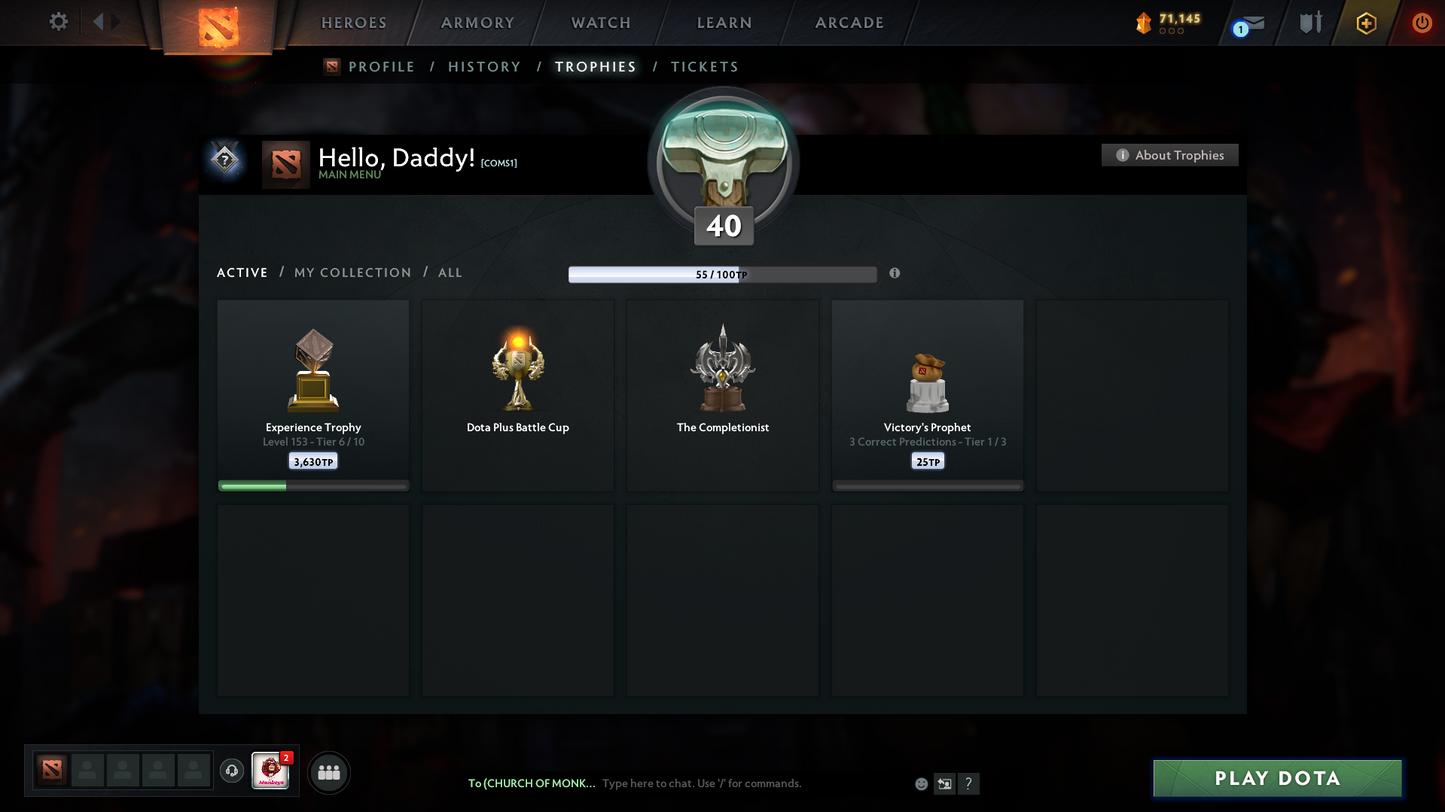Click the chat input field
The width and height of the screenshot is (1445, 812).
[x=700, y=784]
